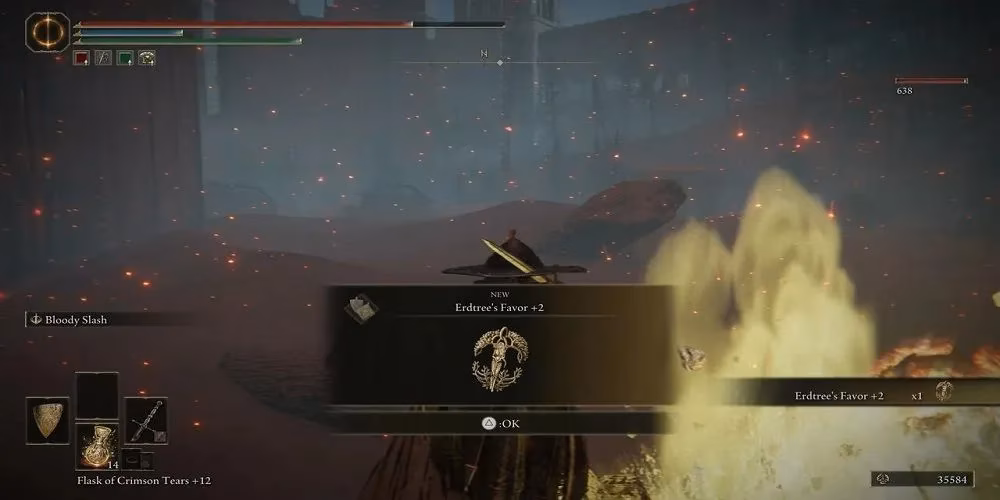Screen dimensions: 1000x500
Task: Confirm the new item popup with OK
Action: [x=500, y=423]
